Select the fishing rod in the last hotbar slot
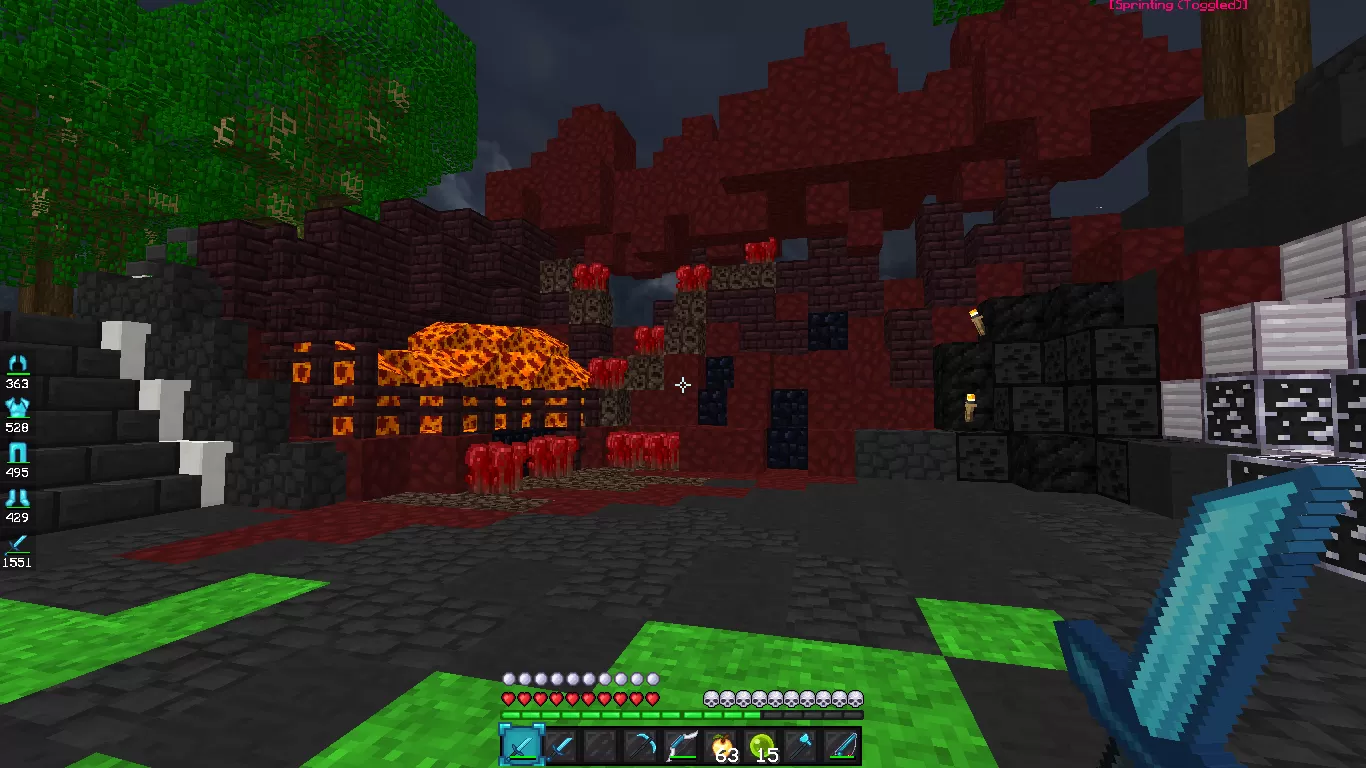 [x=841, y=745]
